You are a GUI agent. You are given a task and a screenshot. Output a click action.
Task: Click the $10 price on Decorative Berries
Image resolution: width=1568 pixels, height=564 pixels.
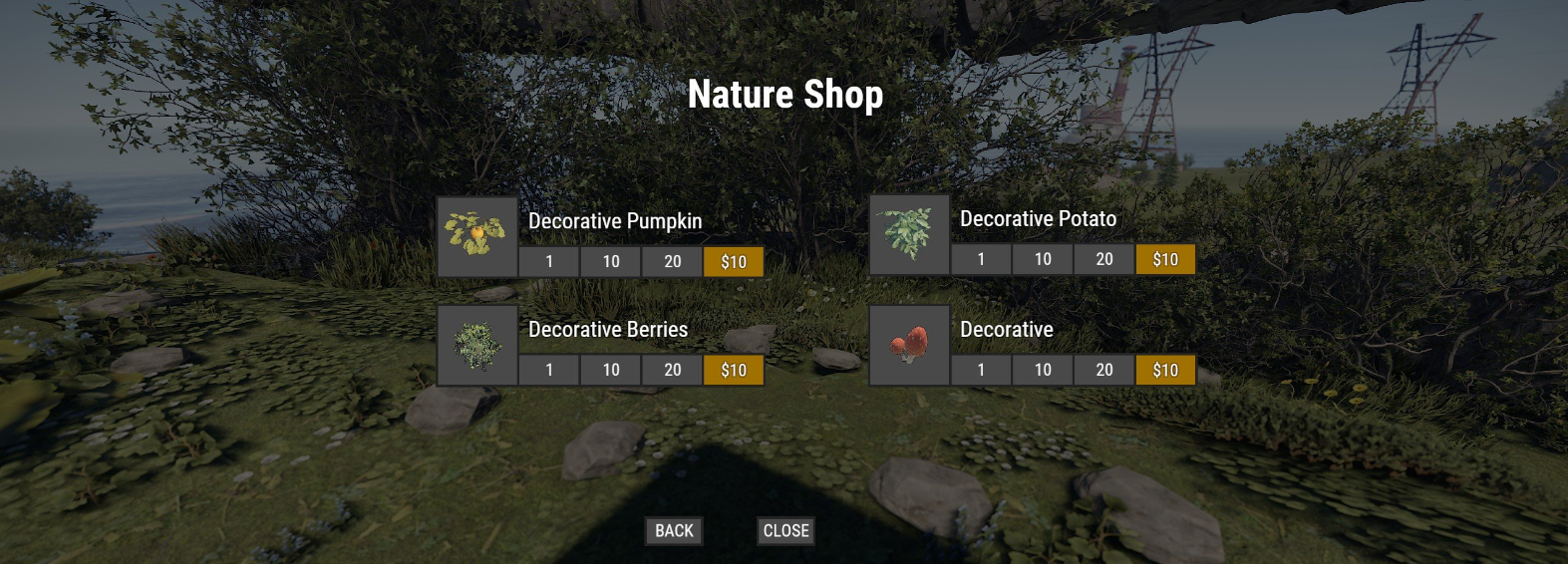coord(734,370)
